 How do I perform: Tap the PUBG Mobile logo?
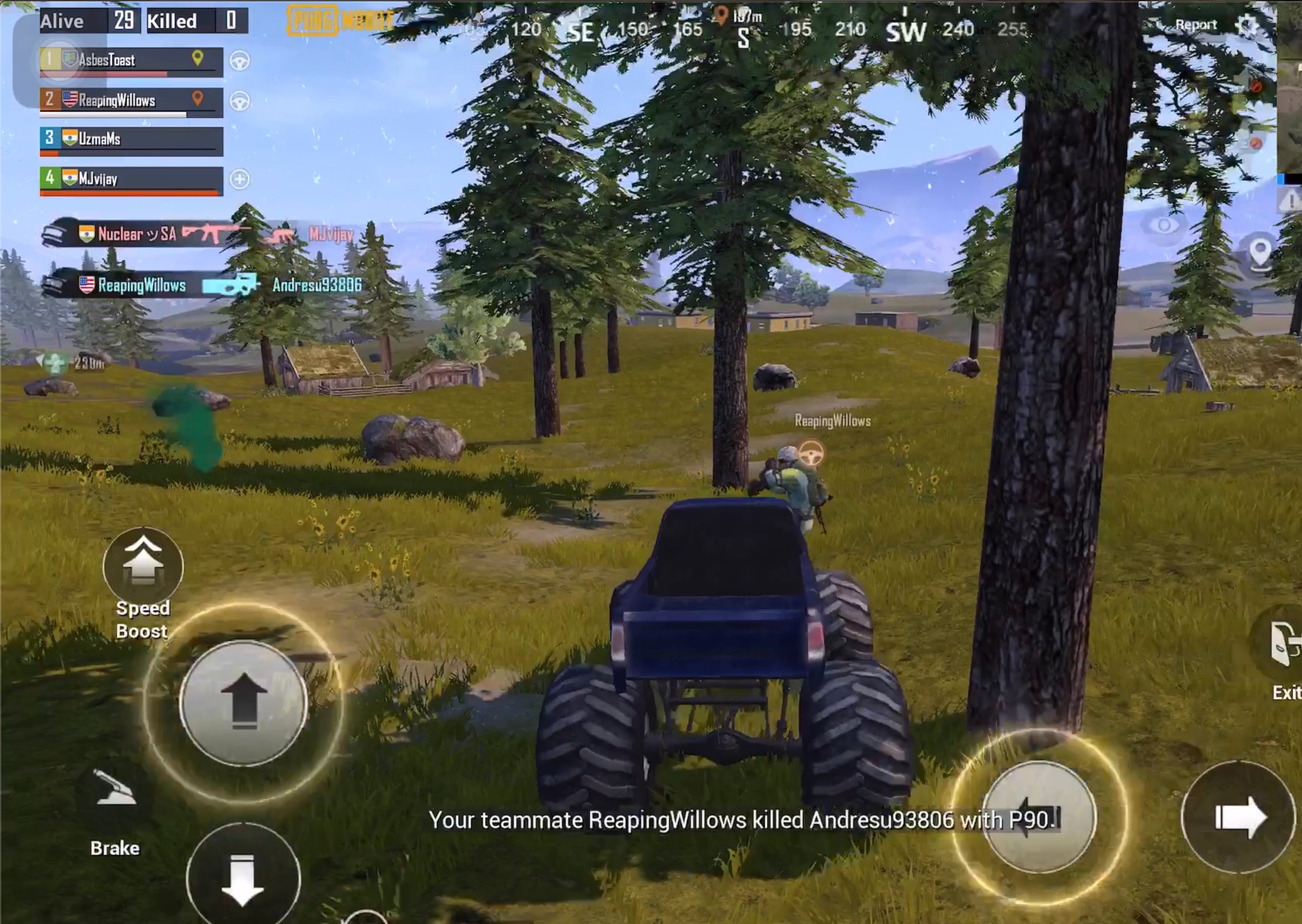(337, 20)
